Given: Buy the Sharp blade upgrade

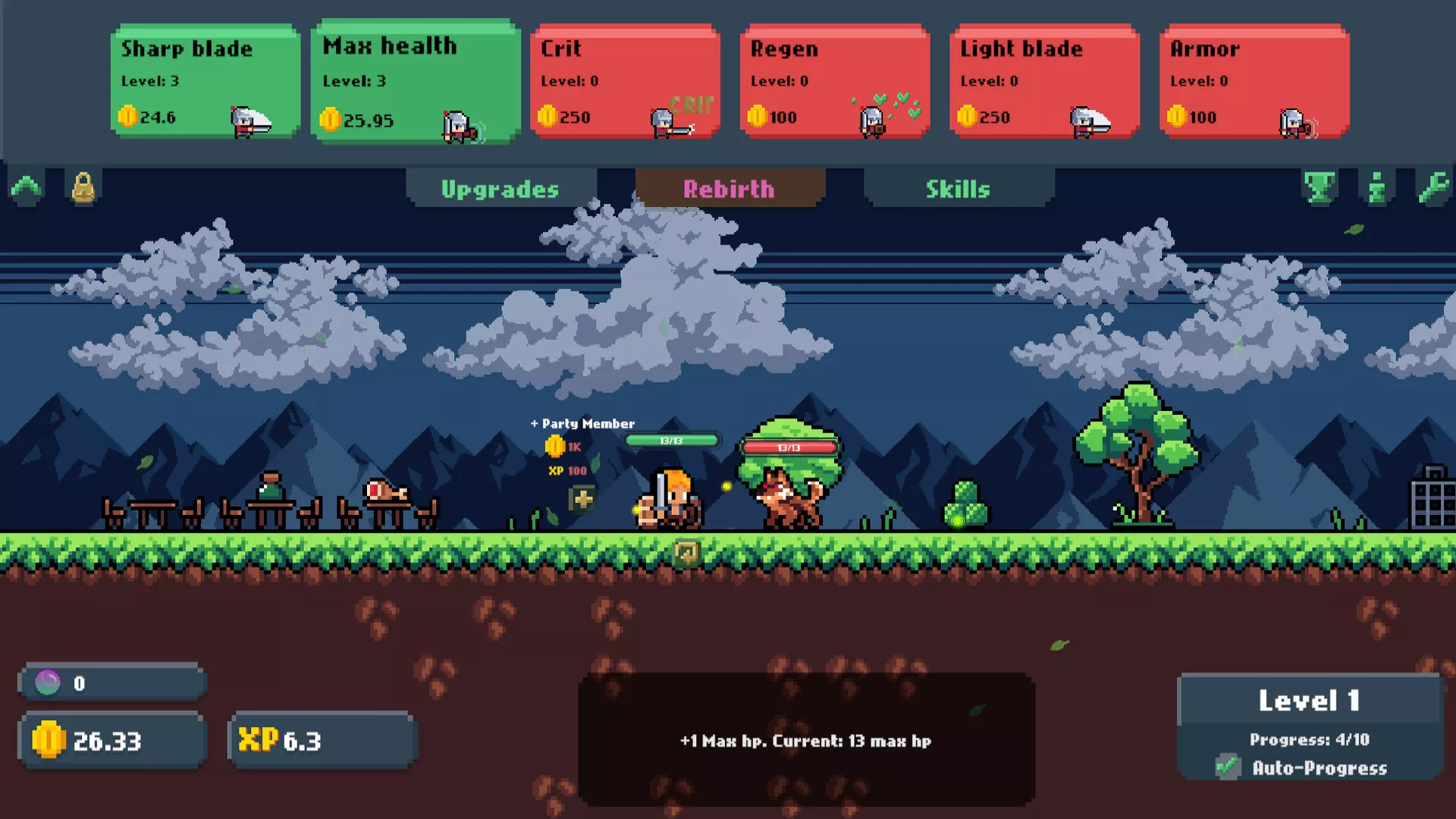Looking at the screenshot, I should [205, 81].
